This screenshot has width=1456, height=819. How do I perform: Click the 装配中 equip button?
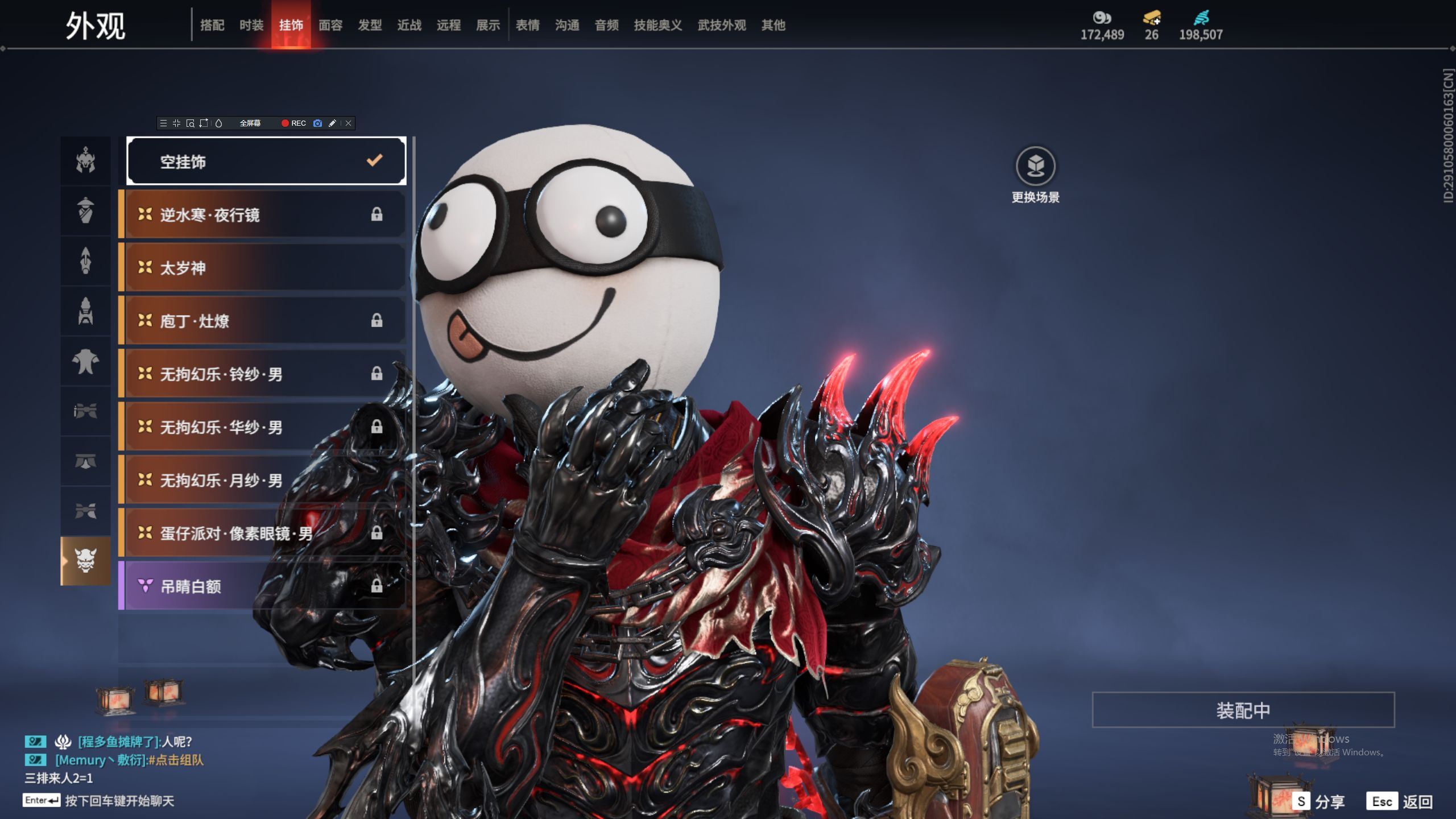point(1243,710)
